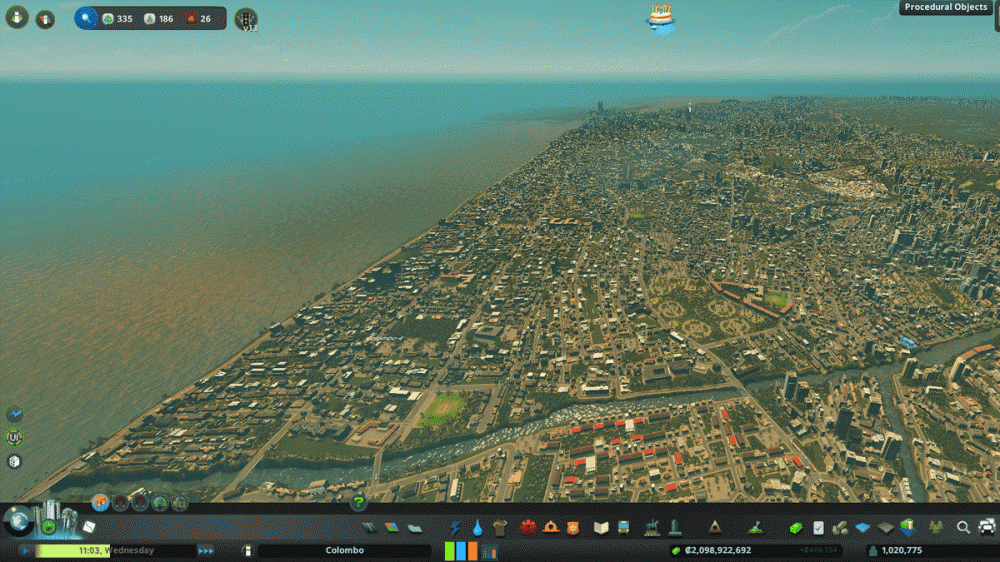Open the water and sewage droplet menu

point(477,527)
